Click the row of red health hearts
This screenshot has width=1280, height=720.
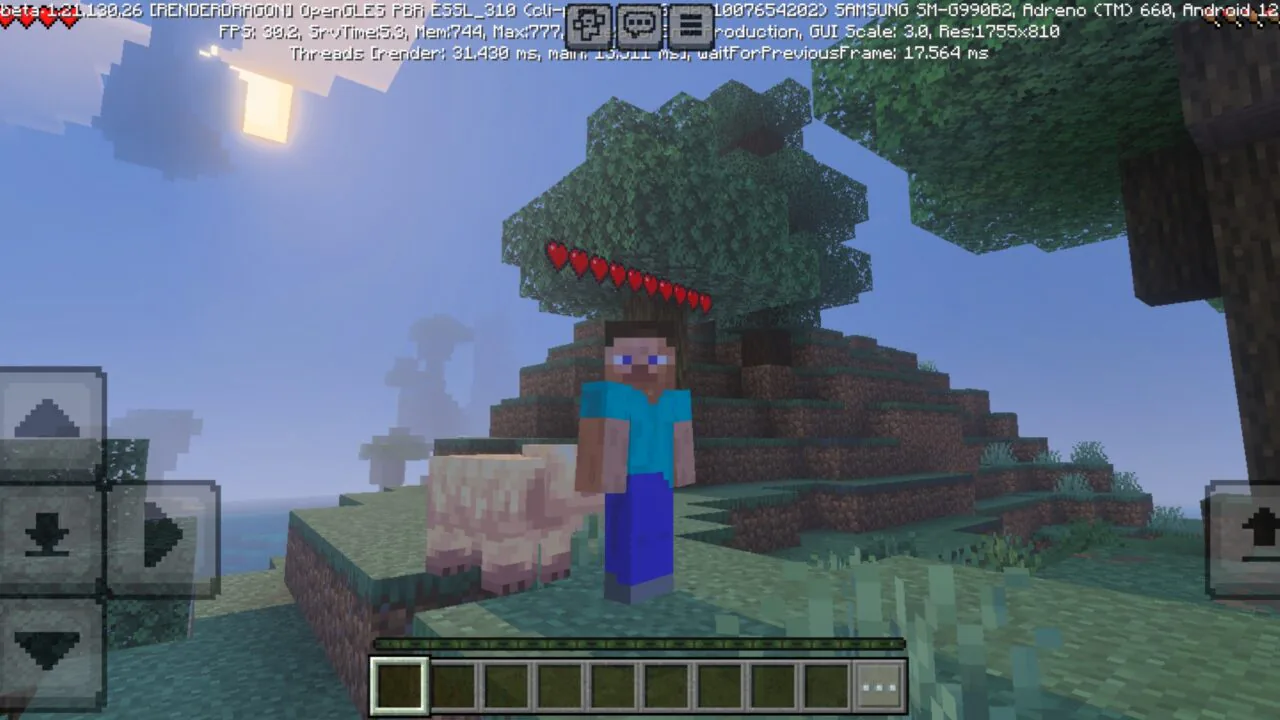630,275
